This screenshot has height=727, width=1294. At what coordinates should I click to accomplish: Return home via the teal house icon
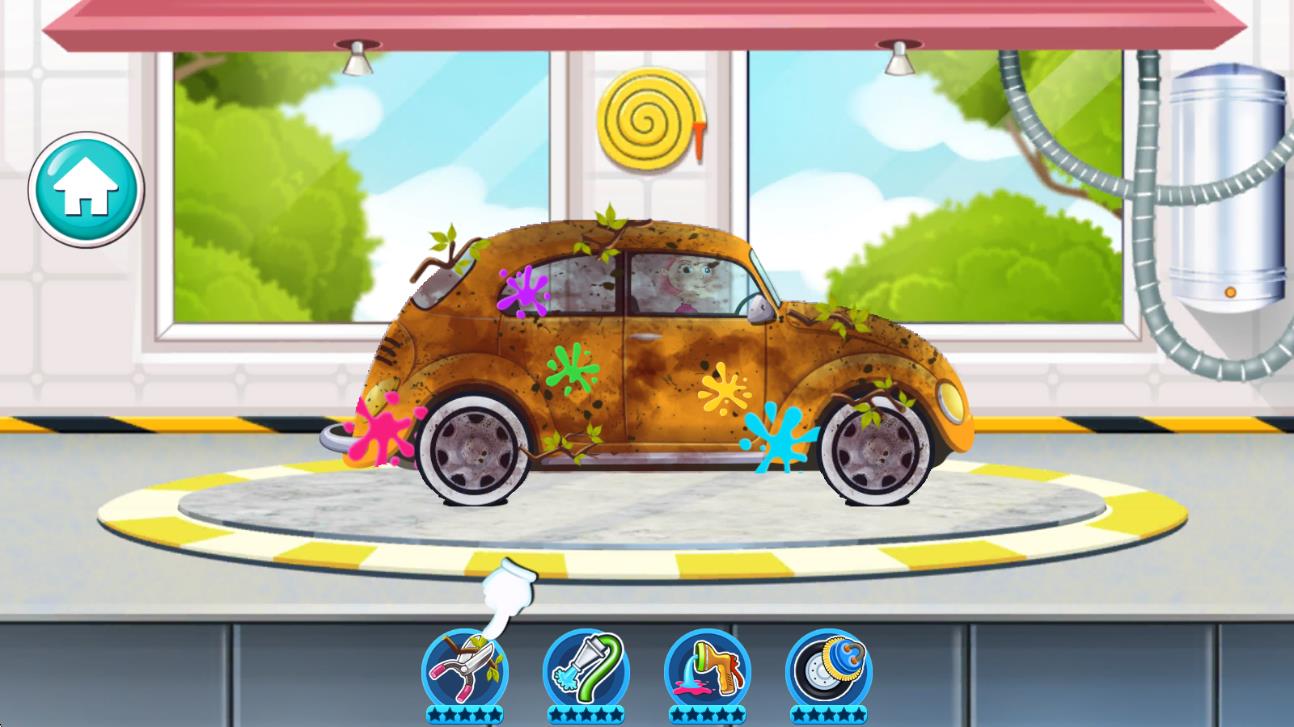point(86,188)
